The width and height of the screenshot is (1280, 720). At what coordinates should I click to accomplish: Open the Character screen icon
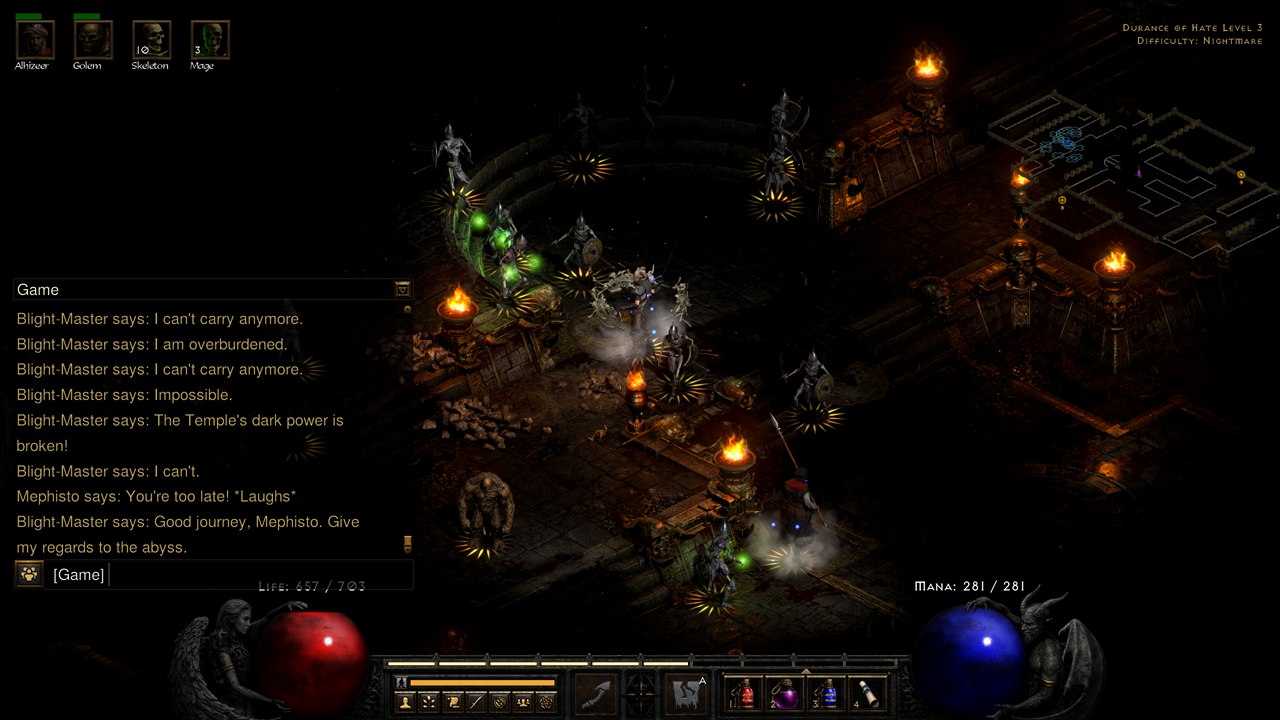[406, 700]
